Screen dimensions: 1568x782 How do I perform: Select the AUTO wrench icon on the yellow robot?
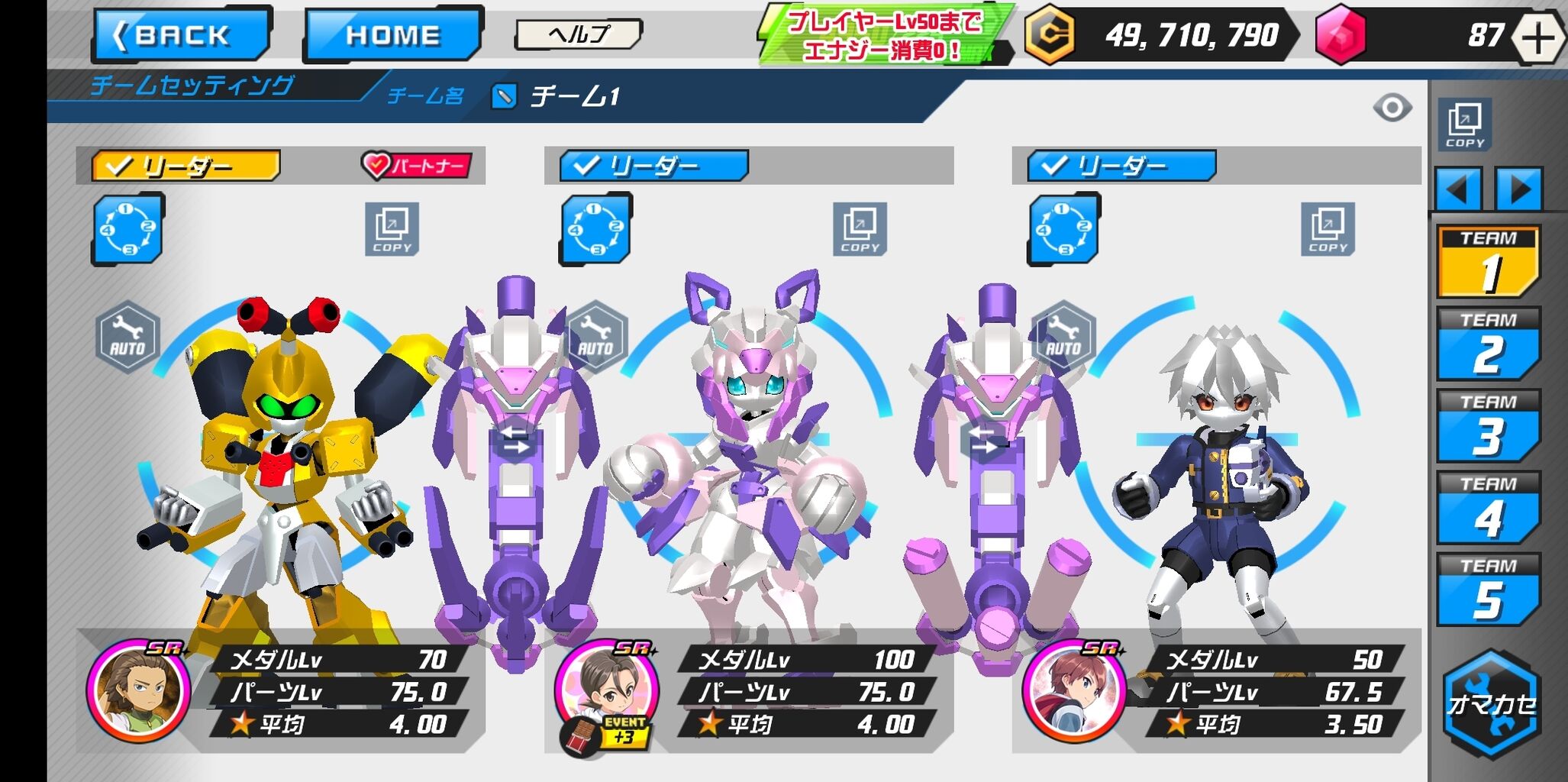[x=127, y=334]
